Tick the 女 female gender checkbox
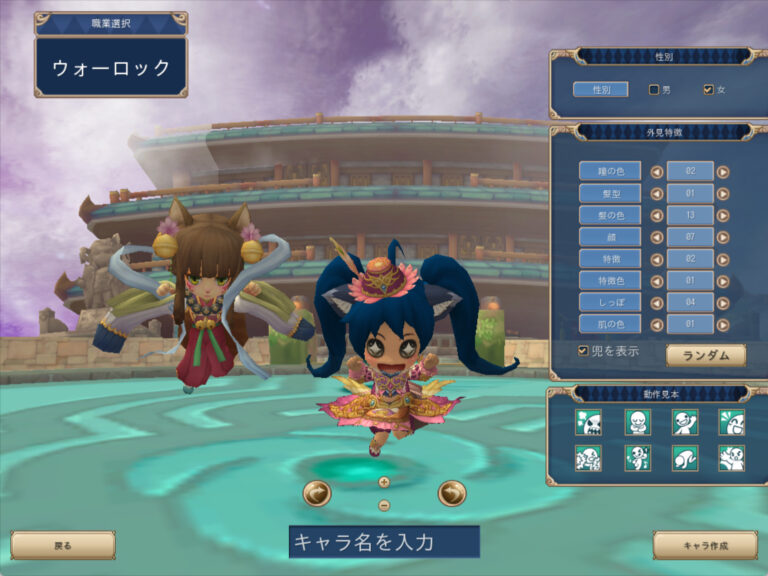The width and height of the screenshot is (768, 576). click(x=709, y=90)
